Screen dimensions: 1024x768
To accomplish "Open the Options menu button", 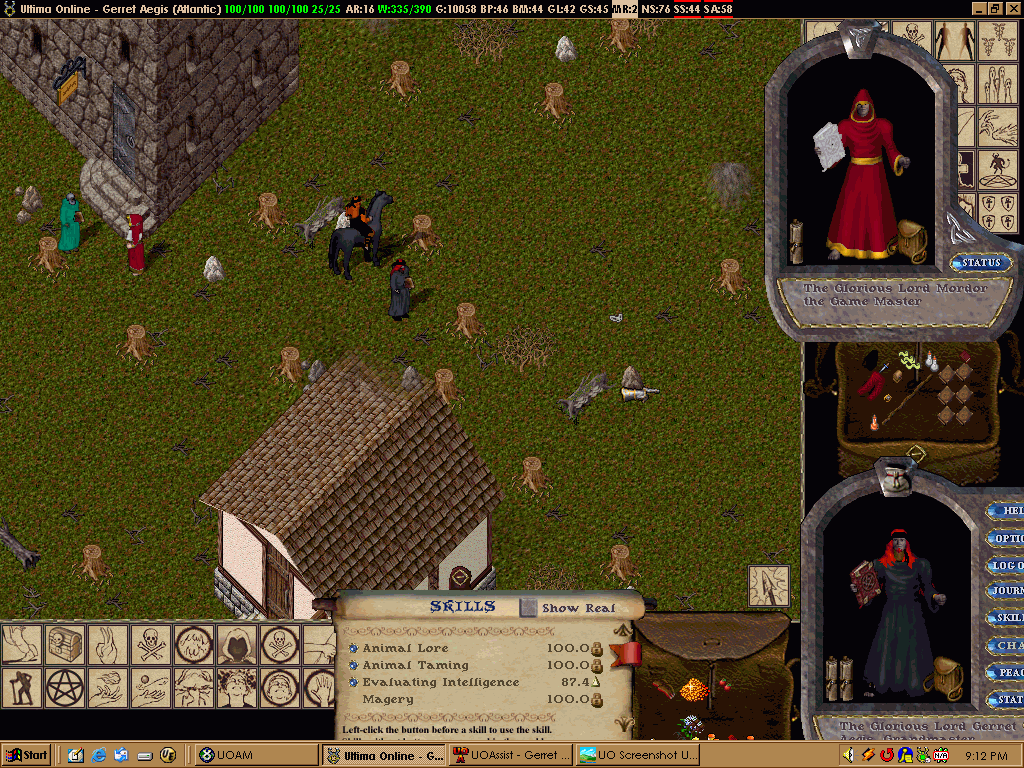I will point(1008,538).
